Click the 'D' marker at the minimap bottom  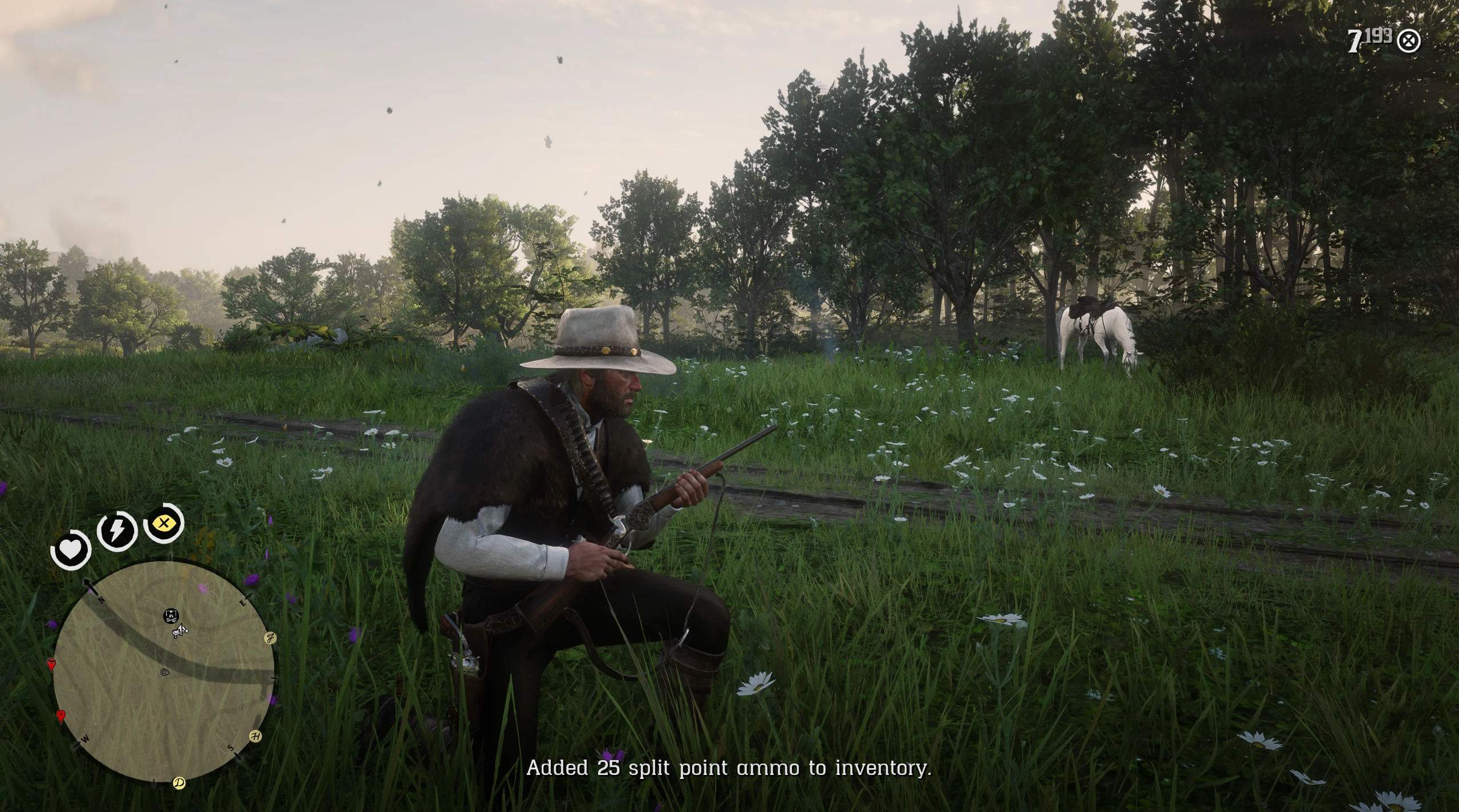pyautogui.click(x=178, y=782)
